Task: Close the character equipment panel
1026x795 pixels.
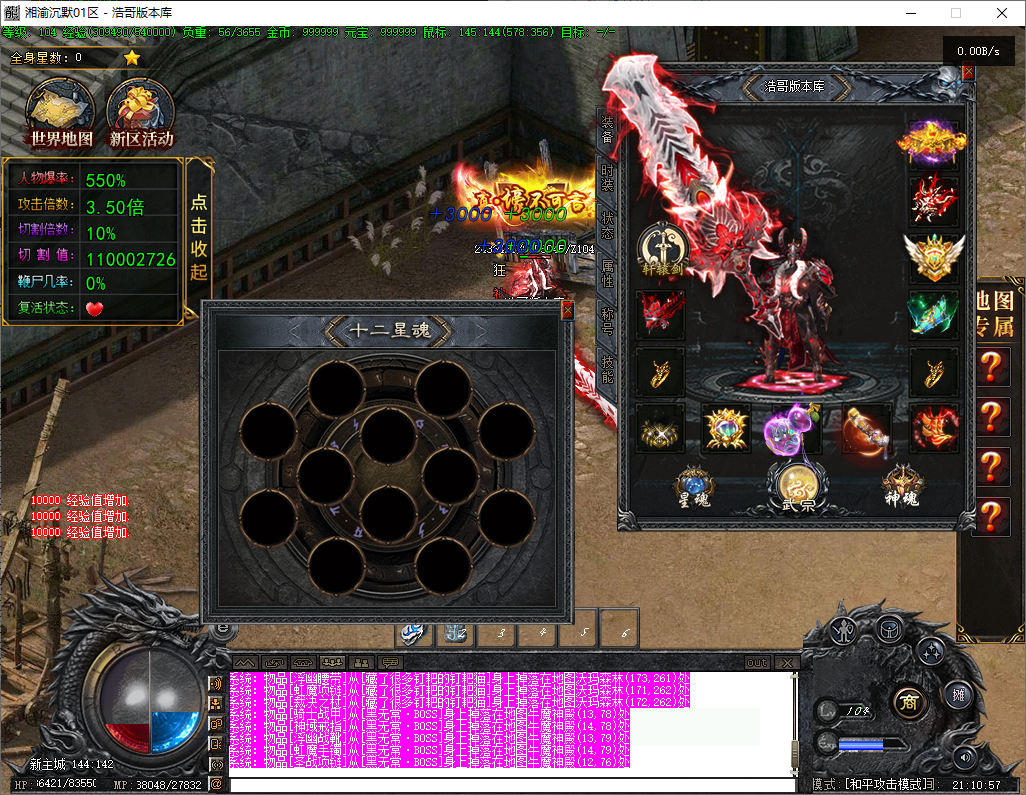Action: [x=967, y=72]
